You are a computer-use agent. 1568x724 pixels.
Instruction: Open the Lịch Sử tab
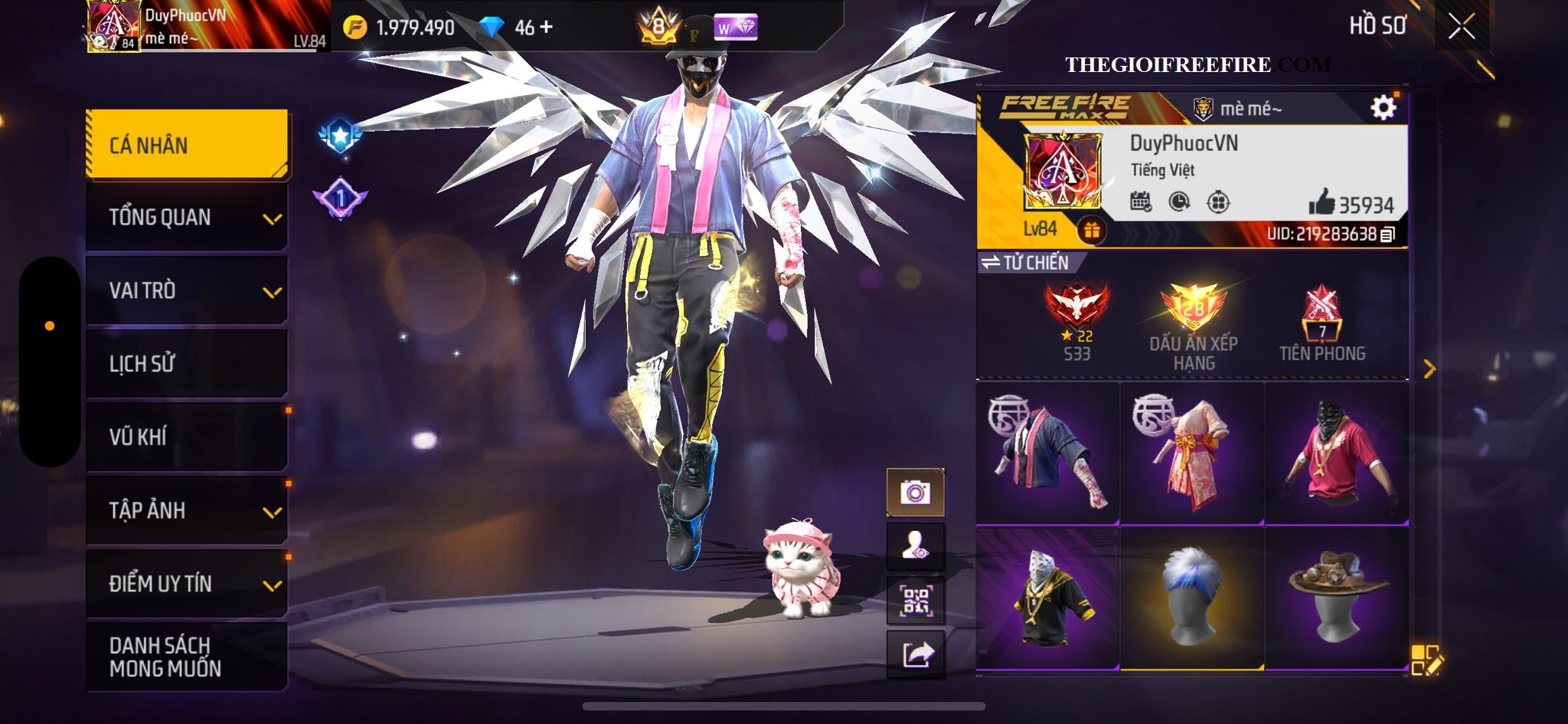tap(187, 363)
